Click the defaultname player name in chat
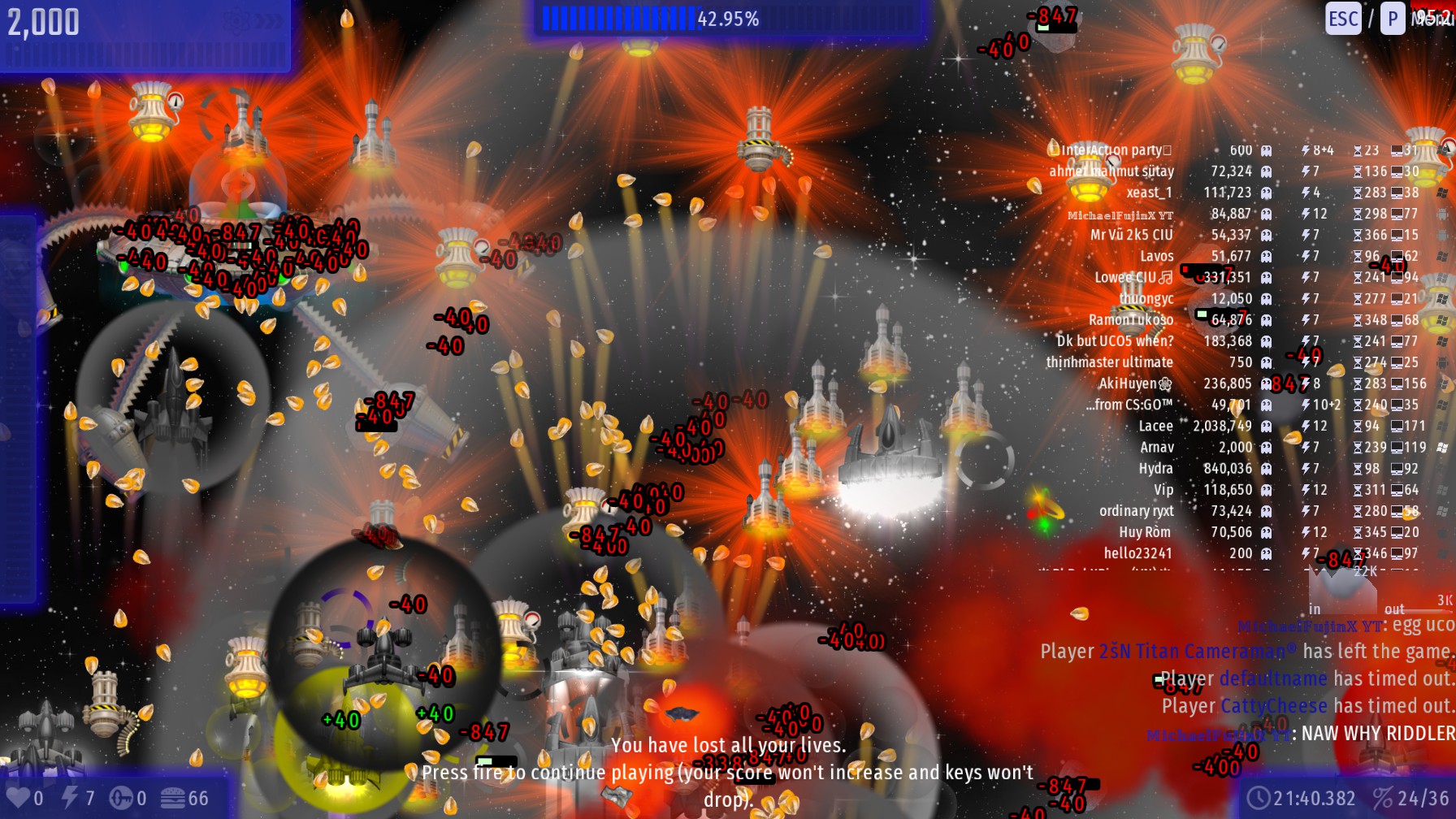The width and height of the screenshot is (1456, 819). coord(1272,678)
